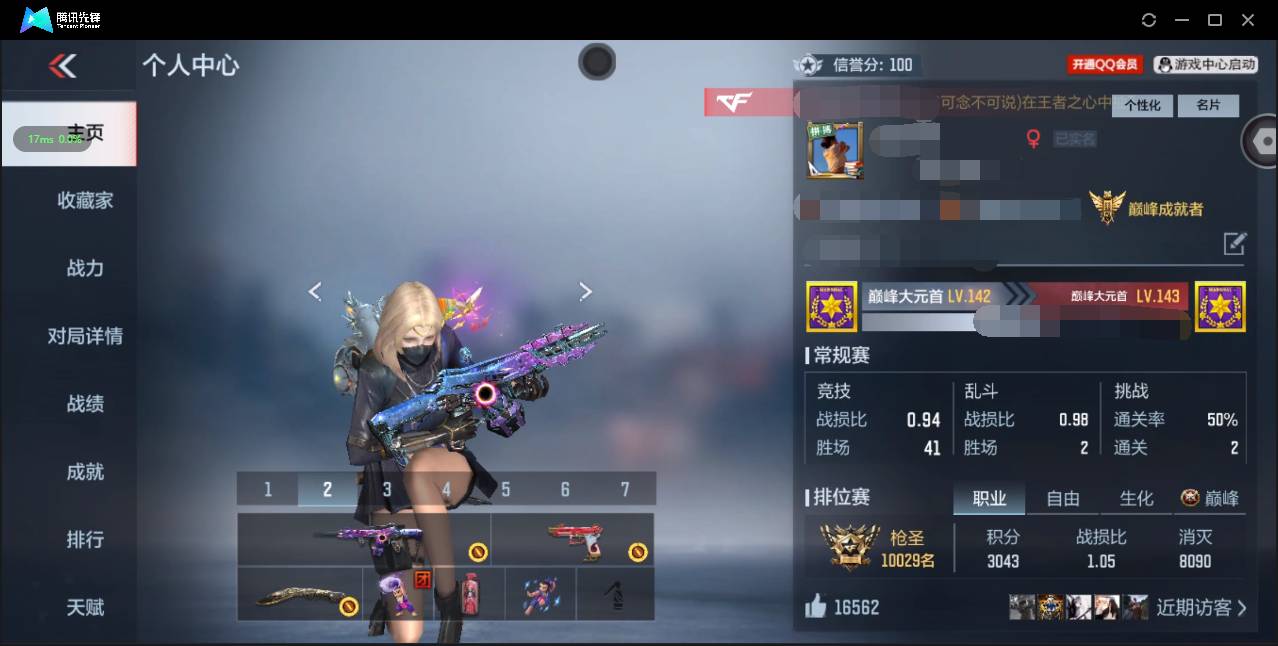Image resolution: width=1278 pixels, height=646 pixels.
Task: Open the 名片 button
Action: pos(1207,105)
